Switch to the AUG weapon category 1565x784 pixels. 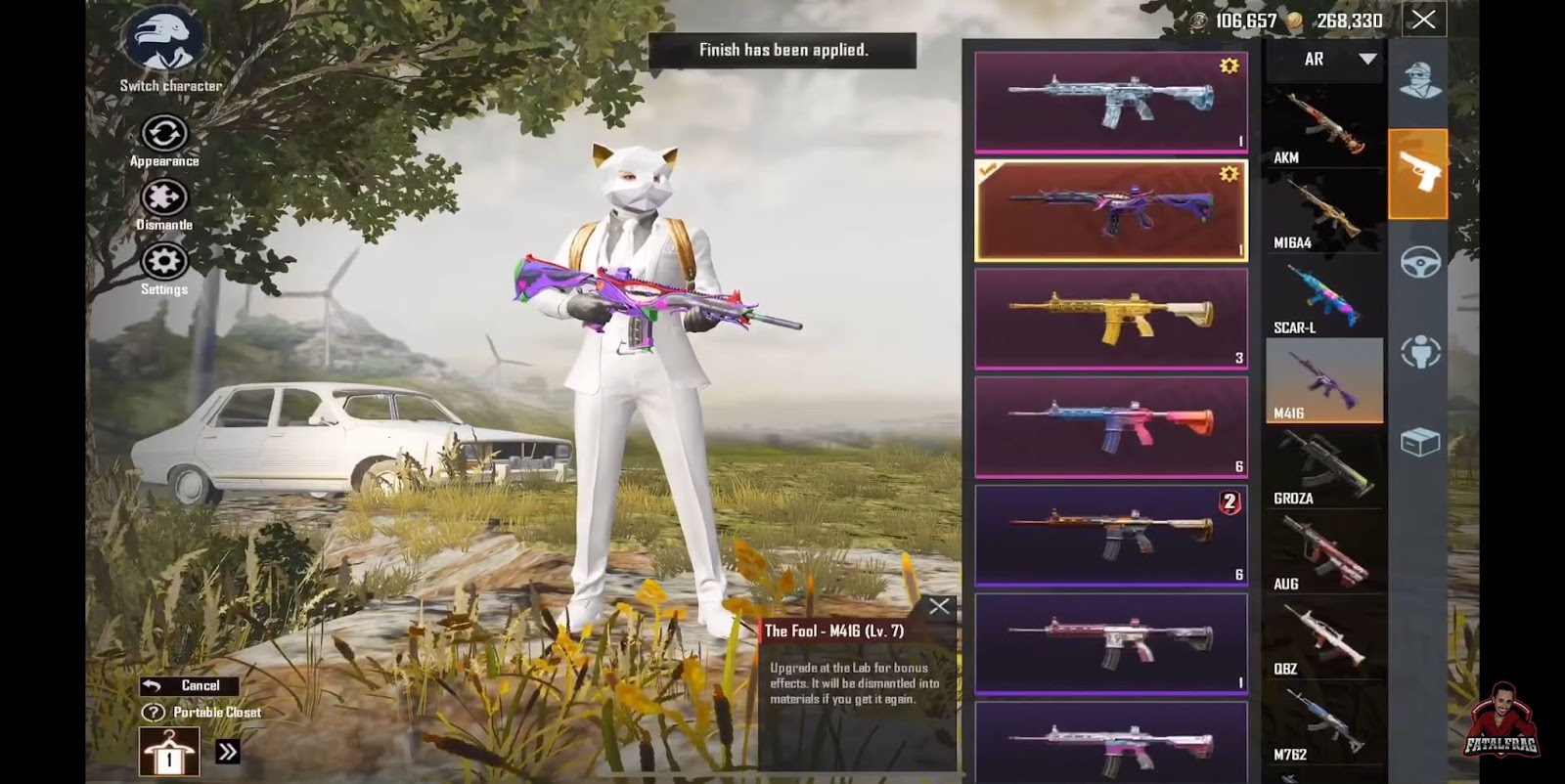pos(1323,552)
